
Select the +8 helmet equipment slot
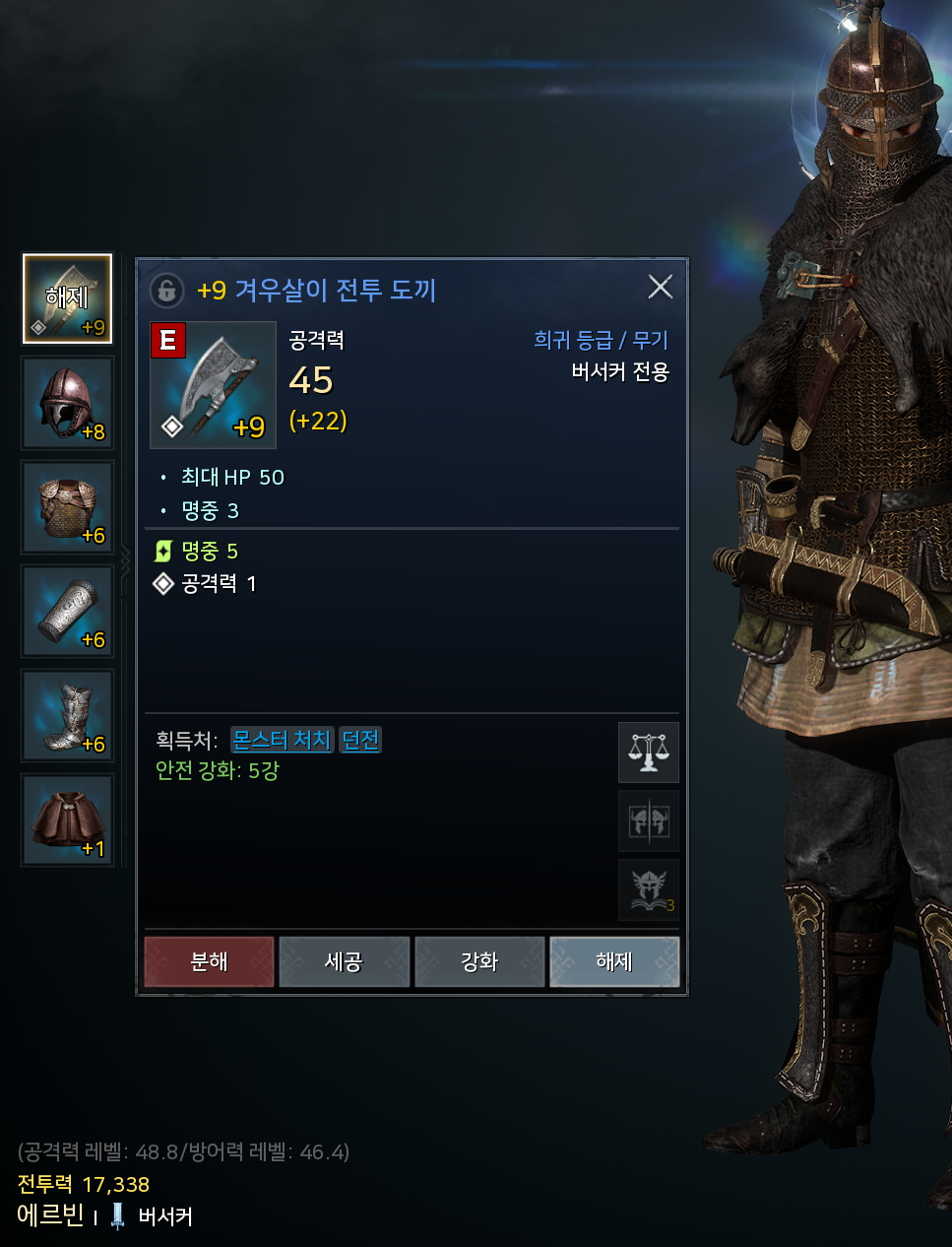(68, 404)
